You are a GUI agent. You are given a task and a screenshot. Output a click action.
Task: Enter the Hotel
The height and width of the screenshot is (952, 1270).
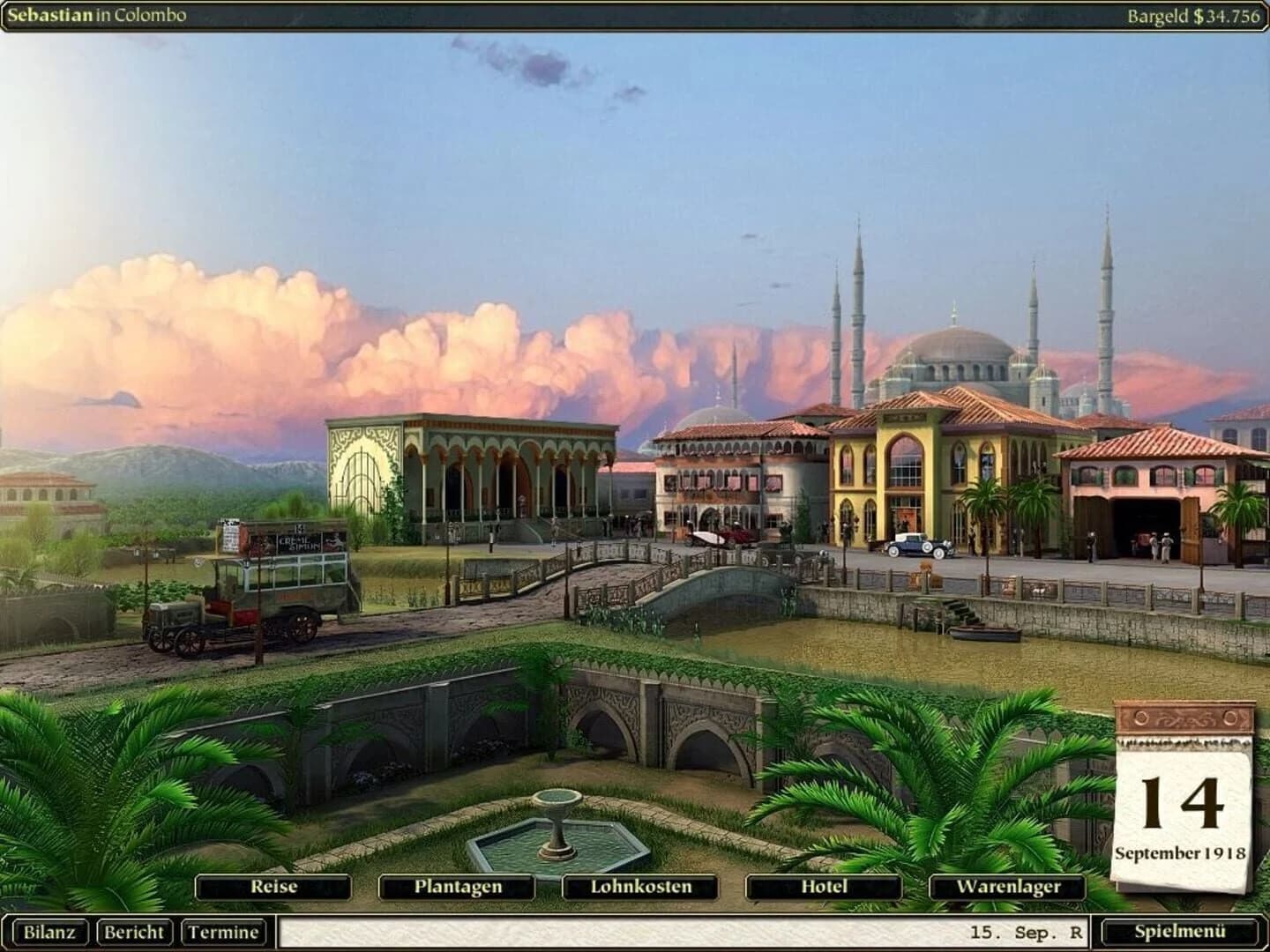[821, 887]
